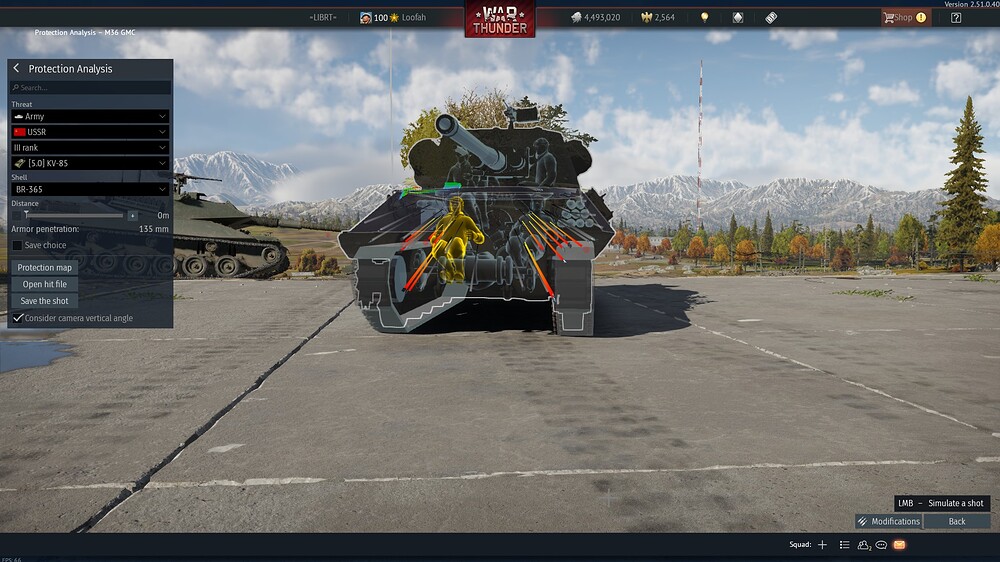Open the Modifications screen

[x=888, y=521]
